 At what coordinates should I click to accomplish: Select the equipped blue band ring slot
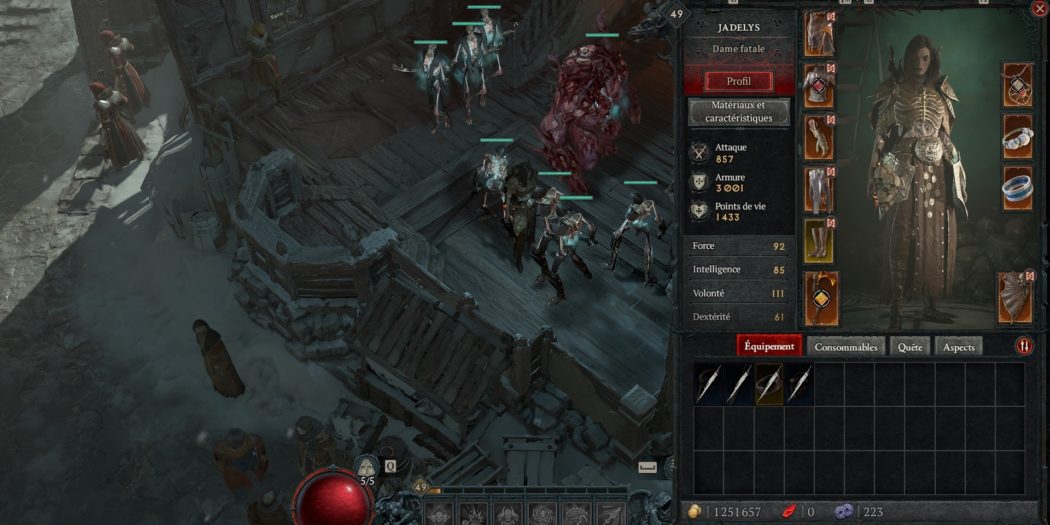1017,189
